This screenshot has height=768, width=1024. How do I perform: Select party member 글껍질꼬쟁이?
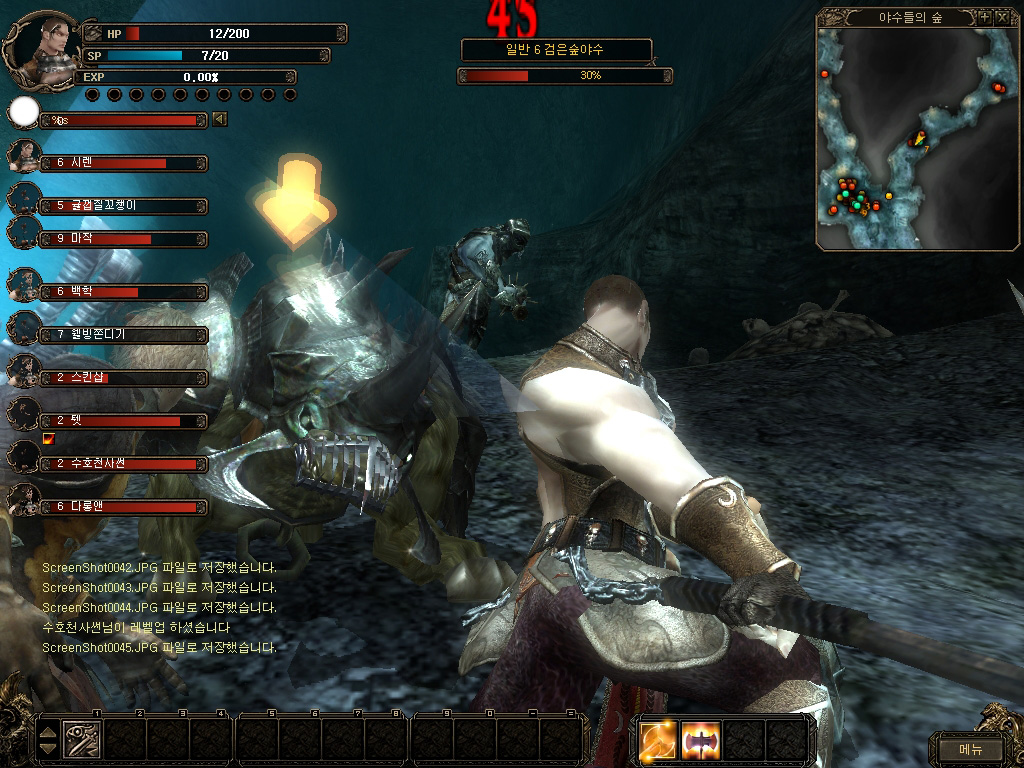[x=120, y=205]
